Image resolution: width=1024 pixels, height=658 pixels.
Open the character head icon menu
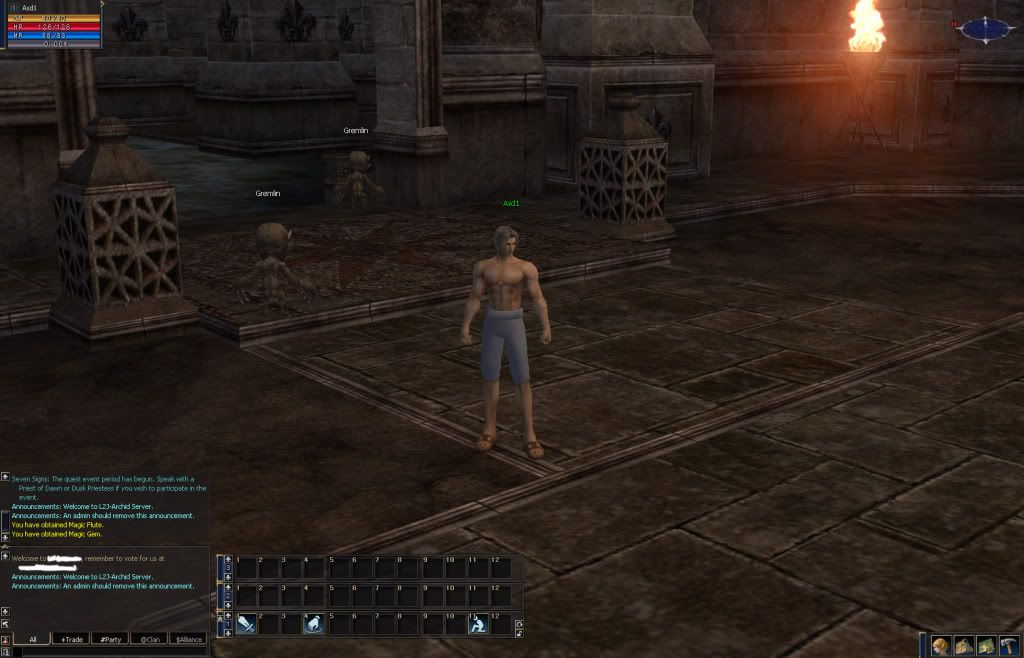click(x=940, y=645)
